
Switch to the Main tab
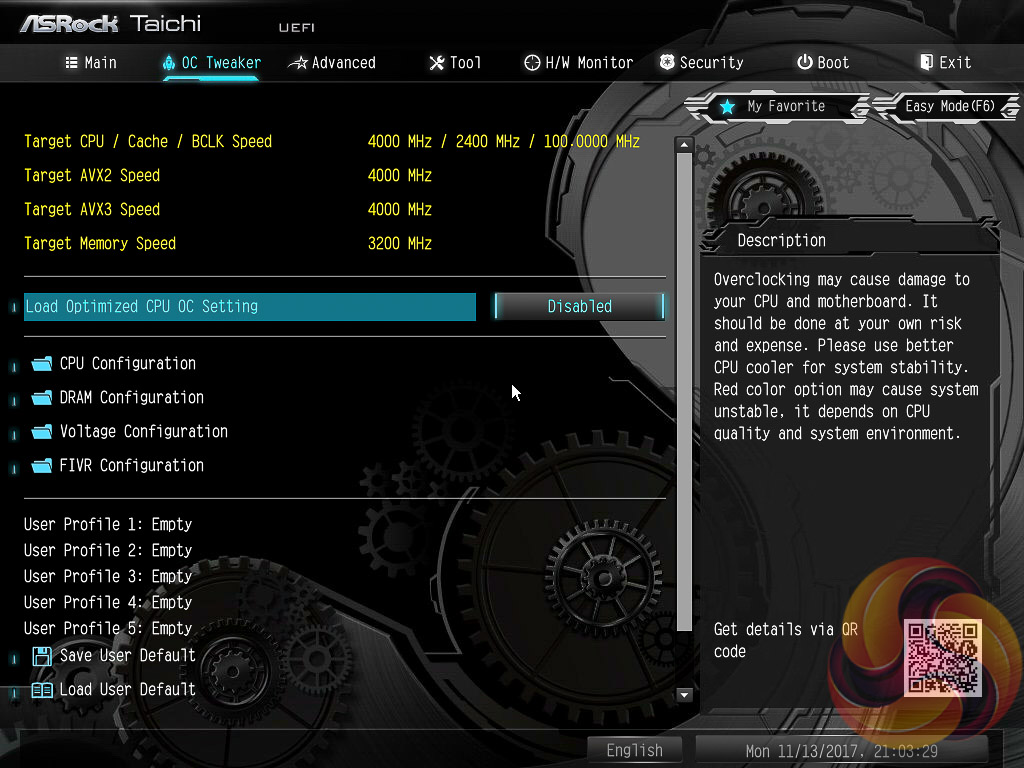coord(91,63)
